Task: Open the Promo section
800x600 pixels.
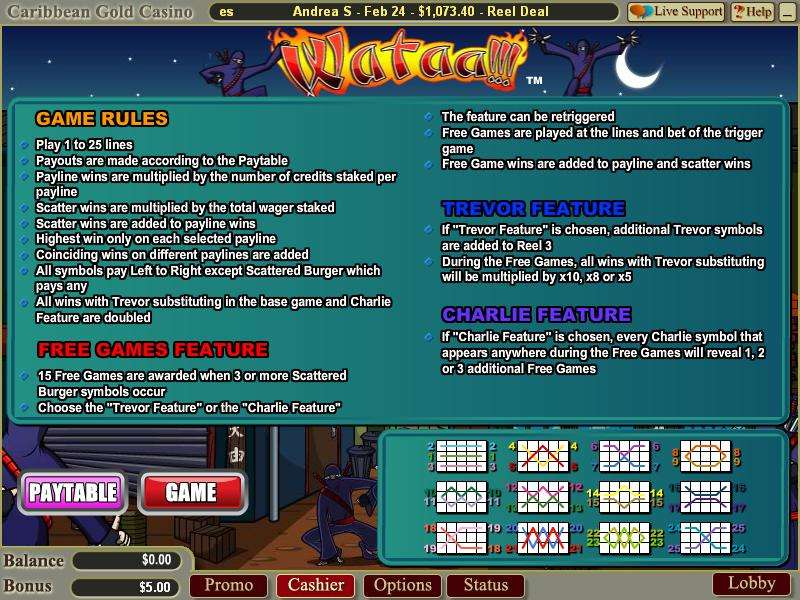Action: click(x=228, y=585)
